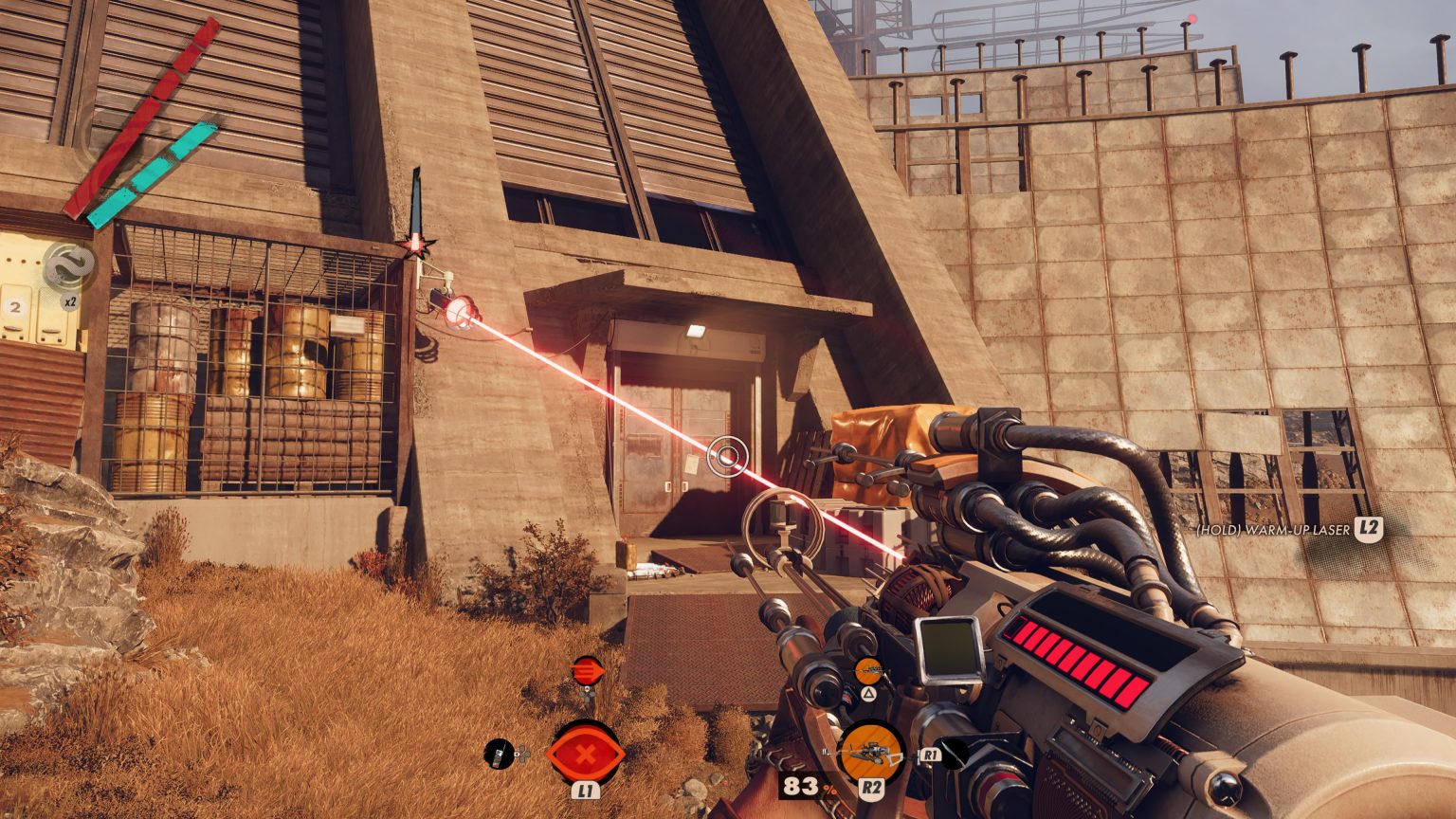The height and width of the screenshot is (819, 1456).
Task: Select the L1 red eye power icon
Action: pyautogui.click(x=586, y=754)
